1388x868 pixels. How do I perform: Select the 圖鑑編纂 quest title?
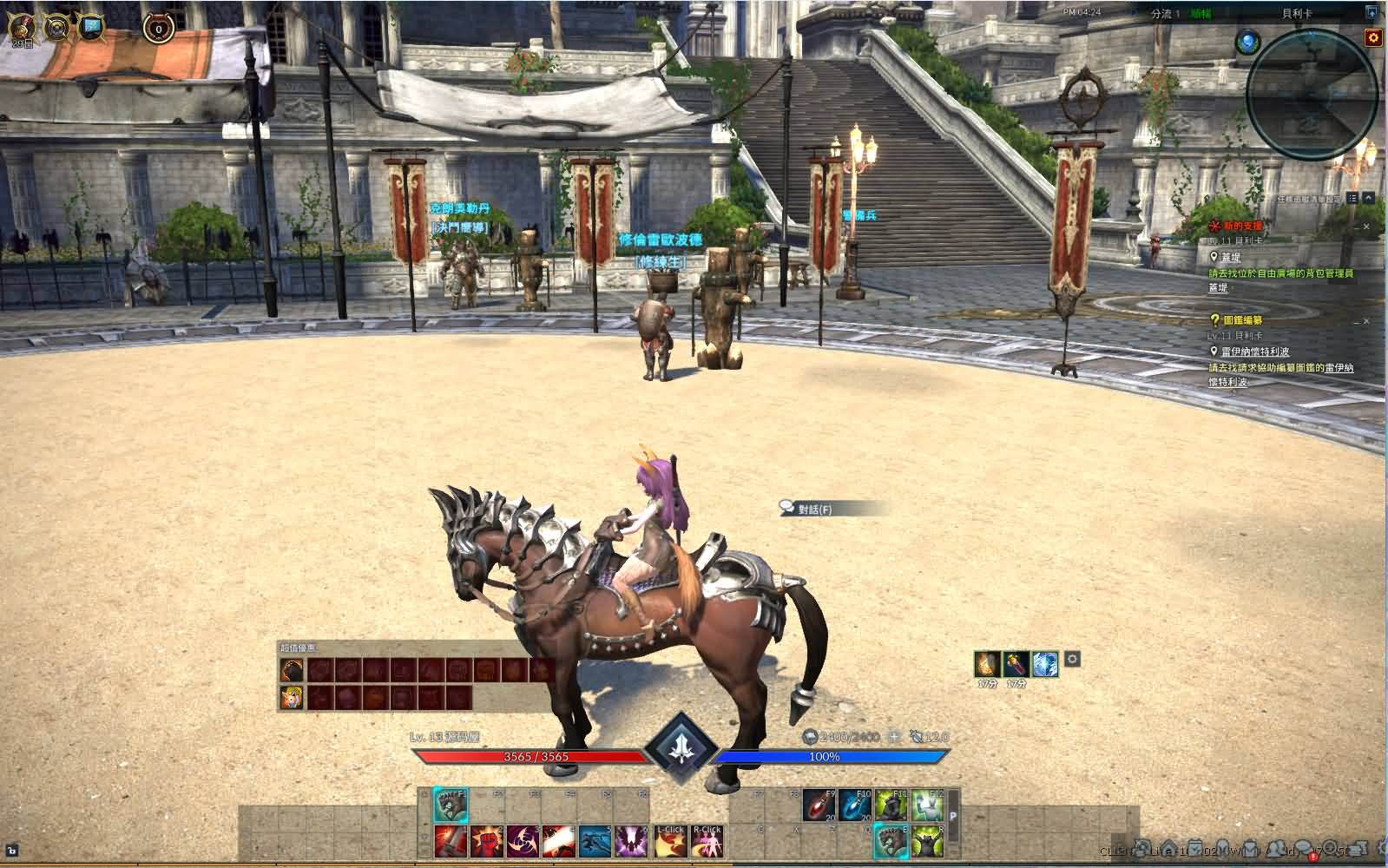pos(1242,320)
